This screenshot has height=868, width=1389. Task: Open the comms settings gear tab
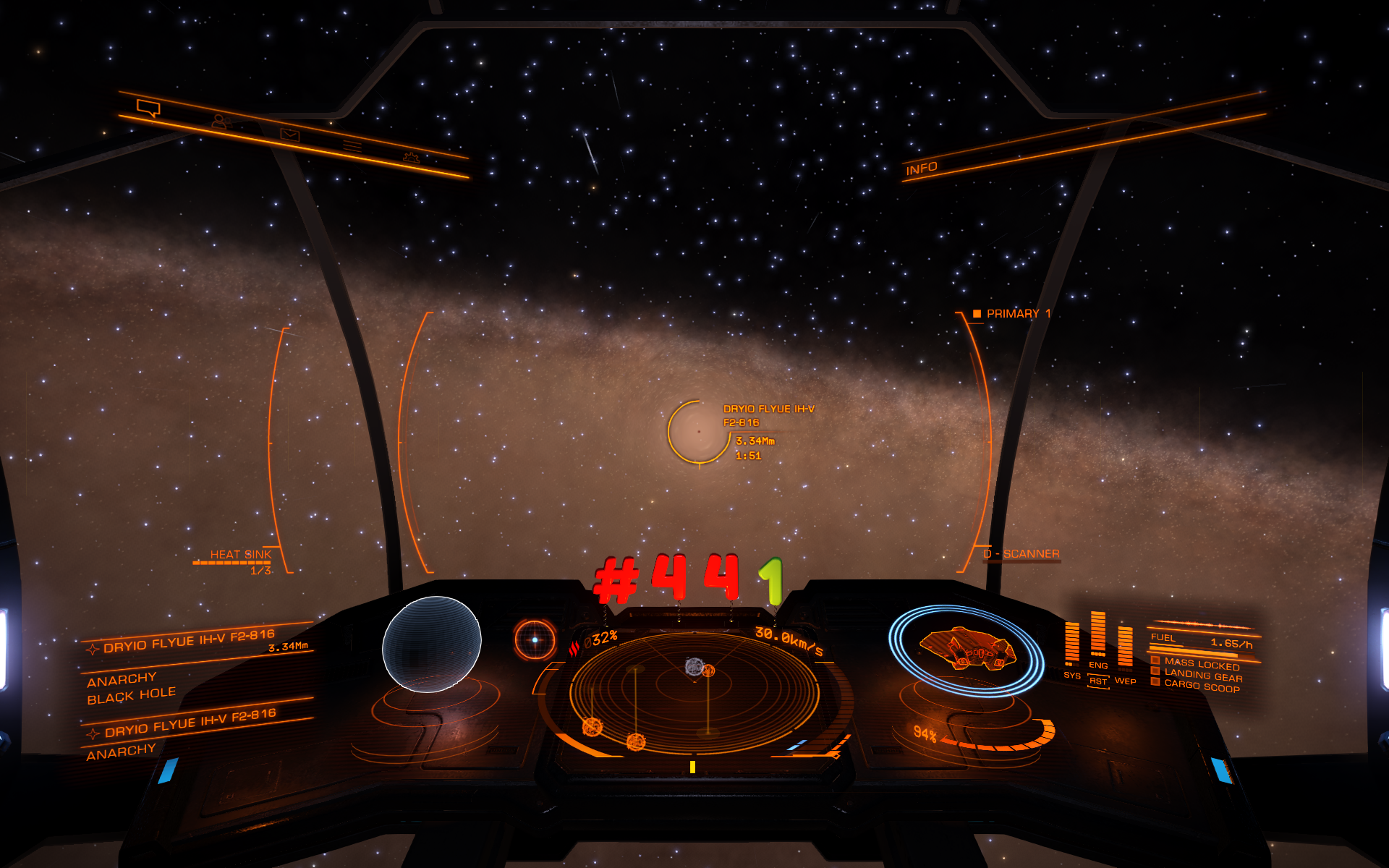(x=411, y=157)
